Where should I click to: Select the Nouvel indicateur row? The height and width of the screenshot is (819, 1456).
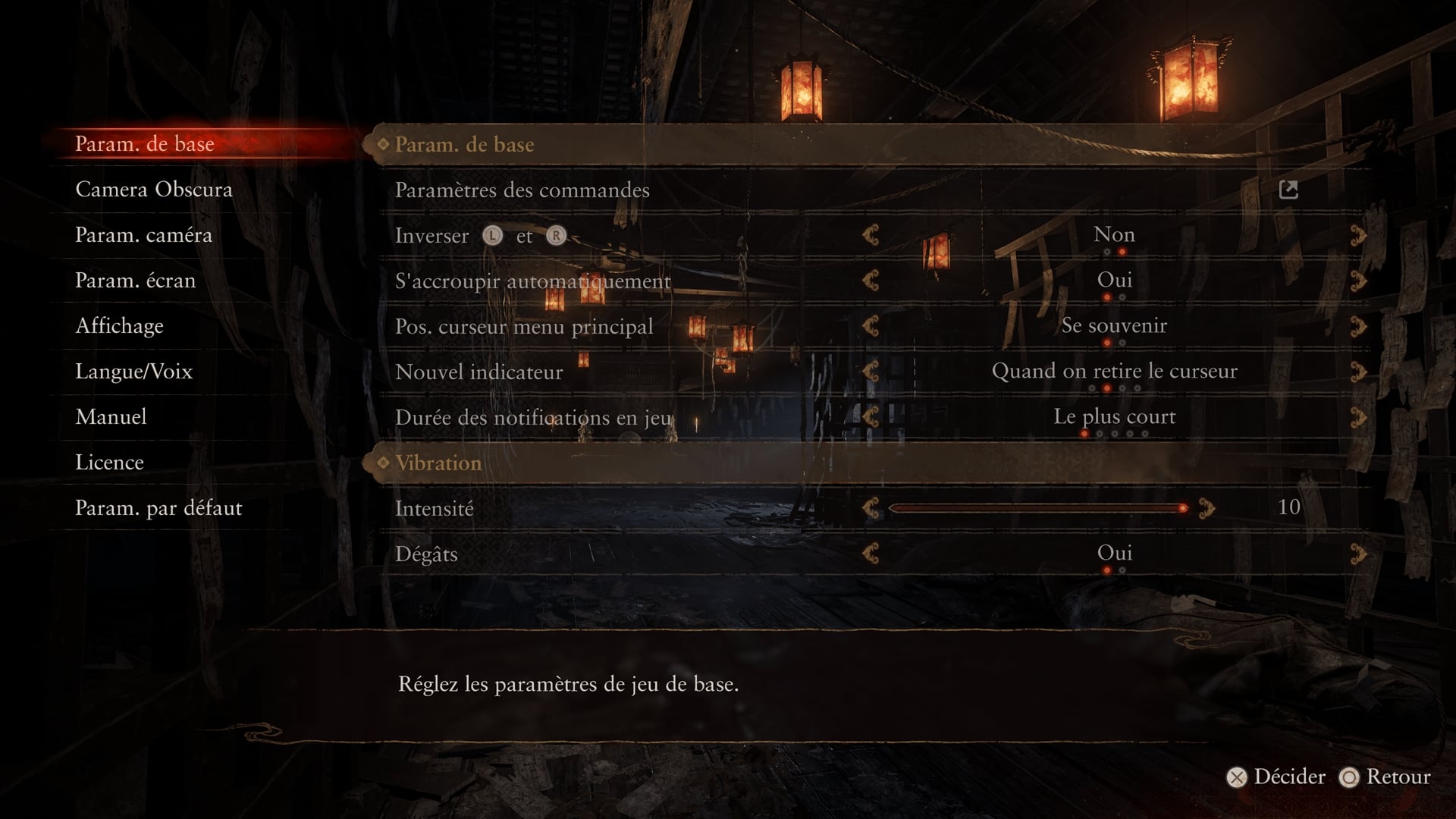coord(479,372)
